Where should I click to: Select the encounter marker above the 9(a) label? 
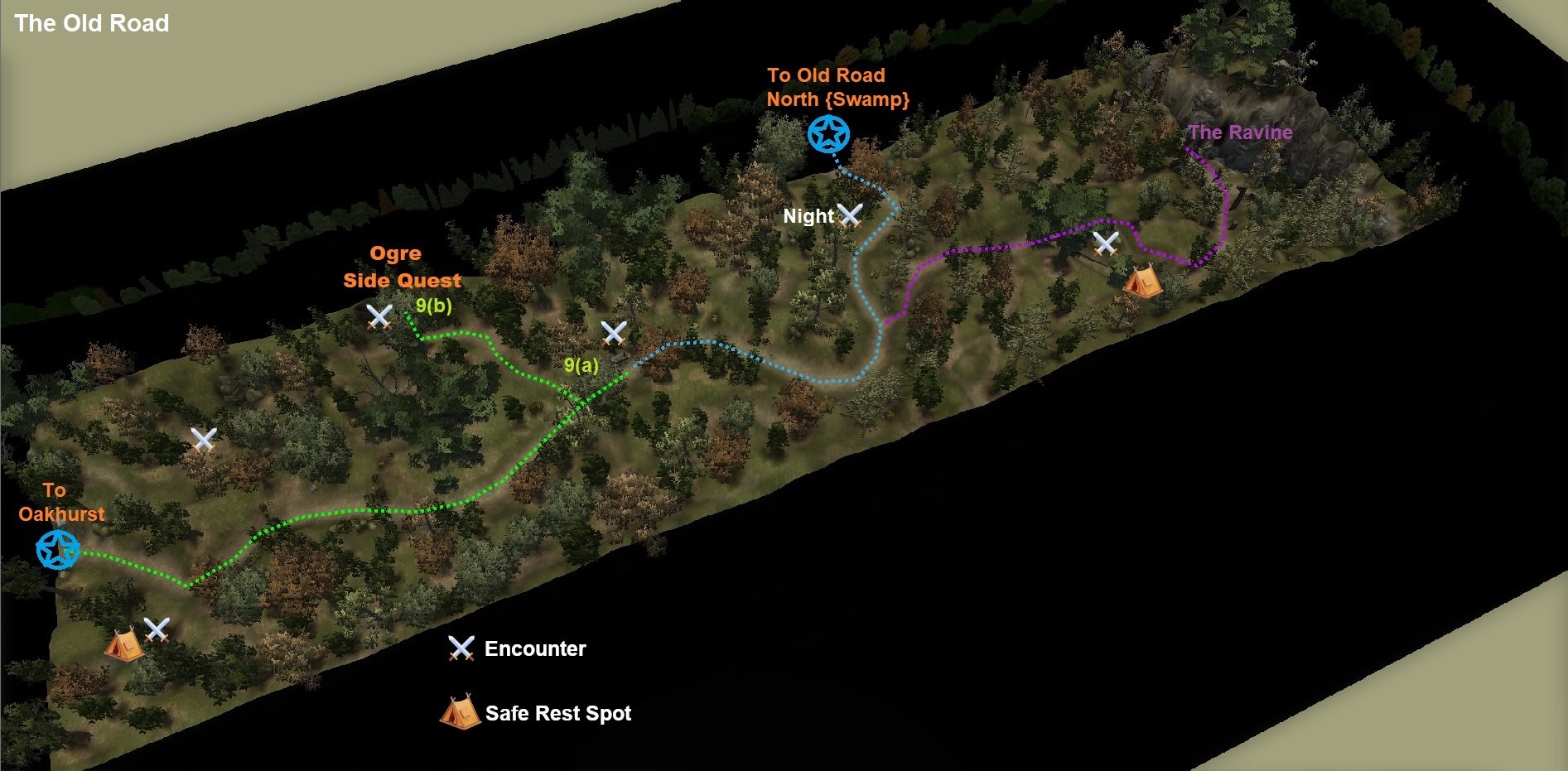[x=614, y=333]
